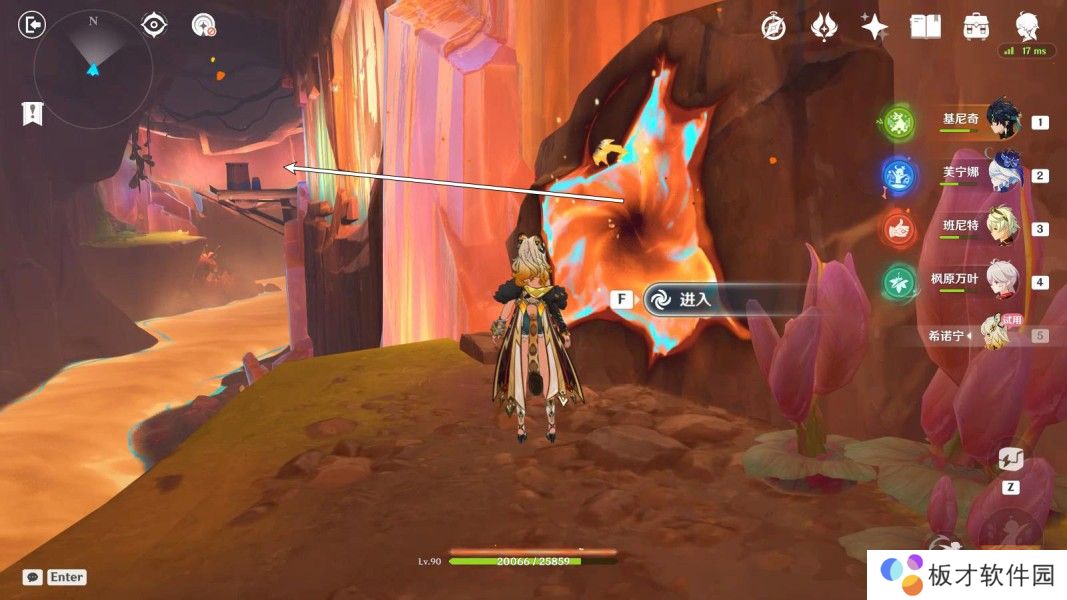This screenshot has width=1067, height=600.
Task: Select the trial character 希诺宁
Action: coord(994,334)
